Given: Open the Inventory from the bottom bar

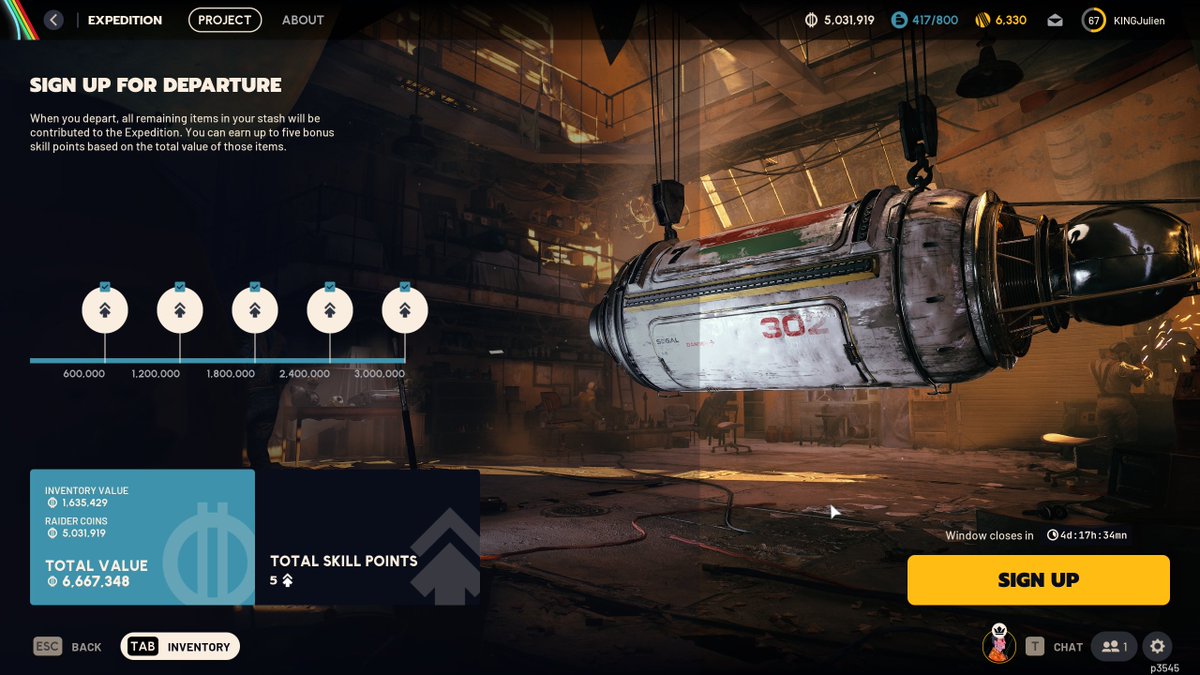Looking at the screenshot, I should pyautogui.click(x=180, y=647).
